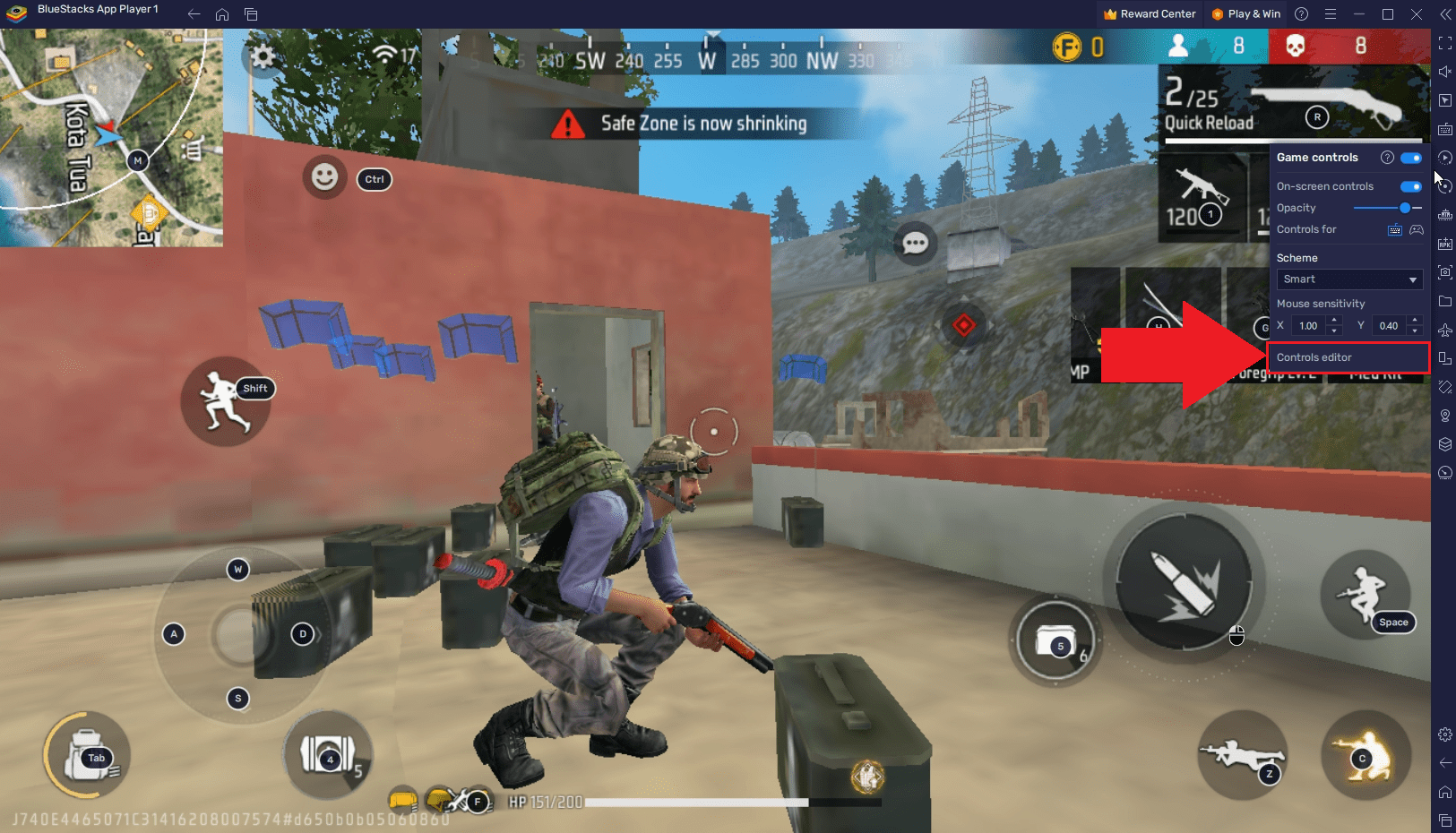Viewport: 1456px width, 833px height.
Task: Decrease Y mouse sensitivity with the stepper
Action: pos(1414,331)
